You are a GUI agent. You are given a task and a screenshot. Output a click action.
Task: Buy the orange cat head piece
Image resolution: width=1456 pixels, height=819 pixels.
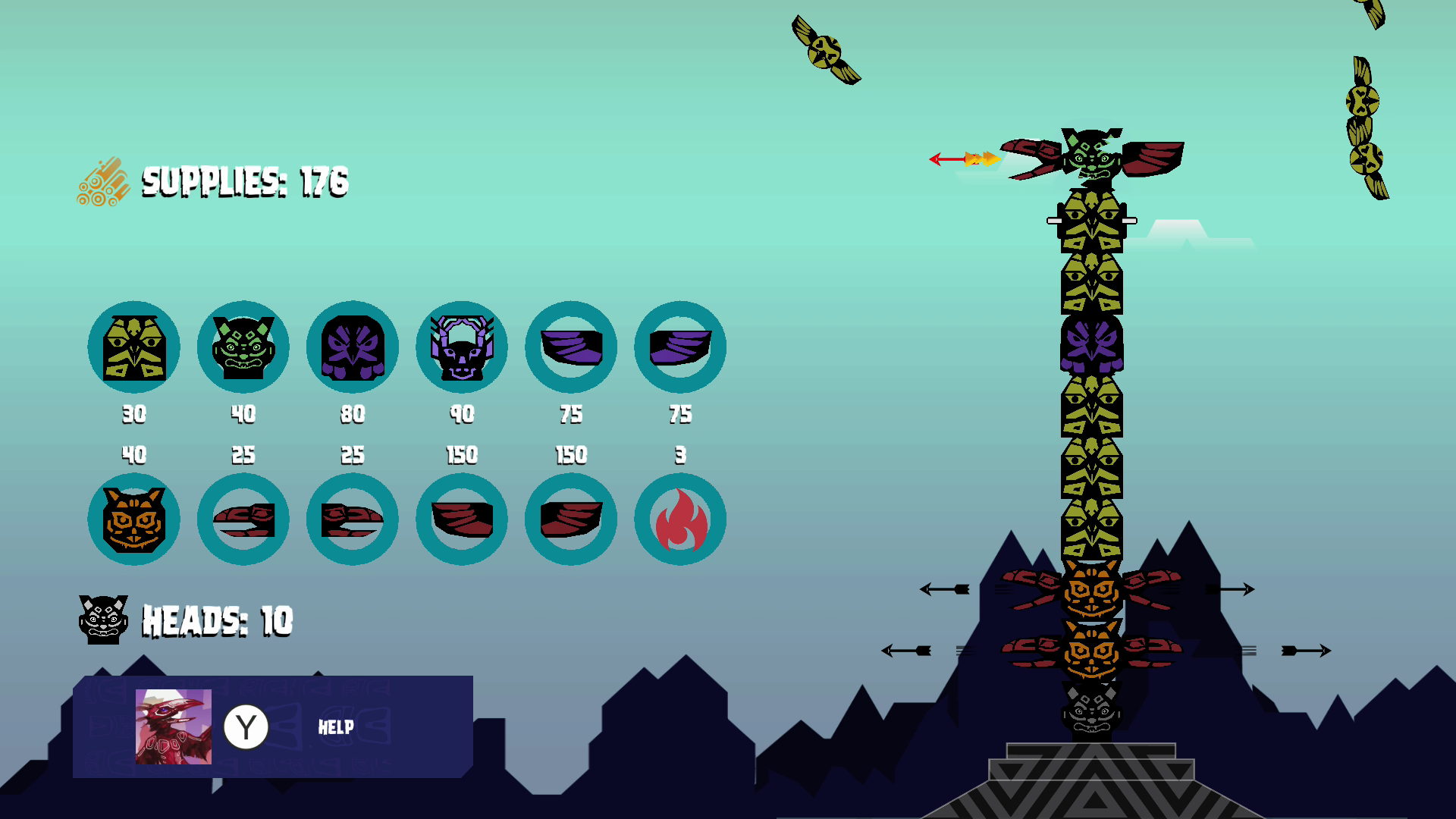[x=134, y=519]
